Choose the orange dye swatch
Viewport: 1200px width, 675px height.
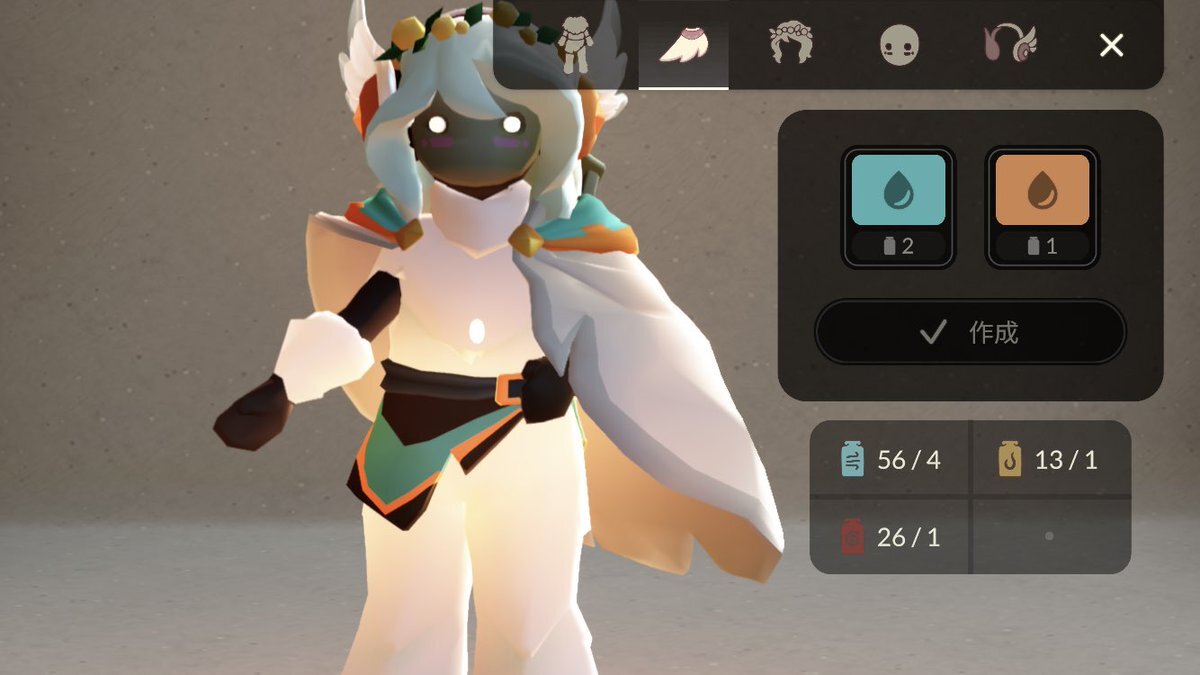[x=1042, y=190]
